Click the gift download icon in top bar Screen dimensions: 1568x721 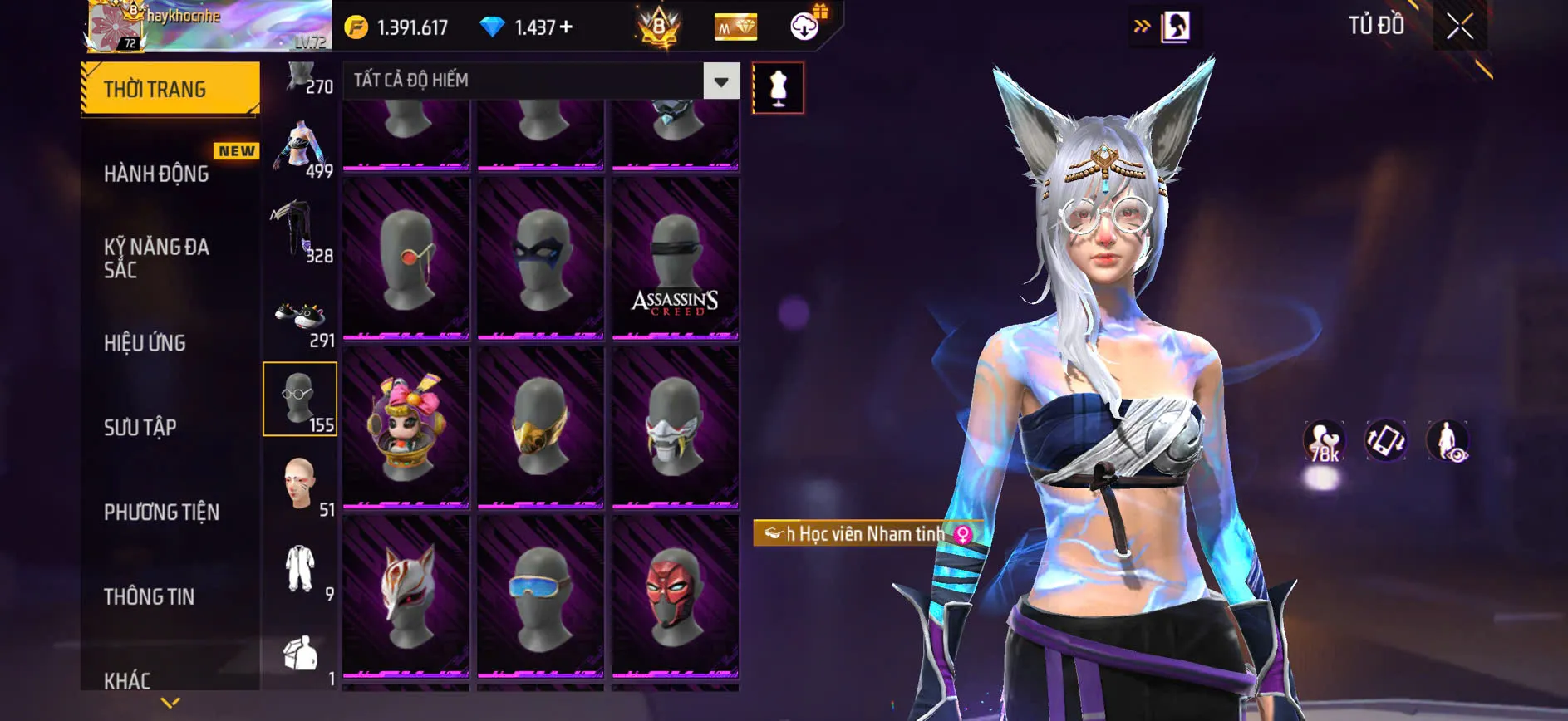pos(802,26)
